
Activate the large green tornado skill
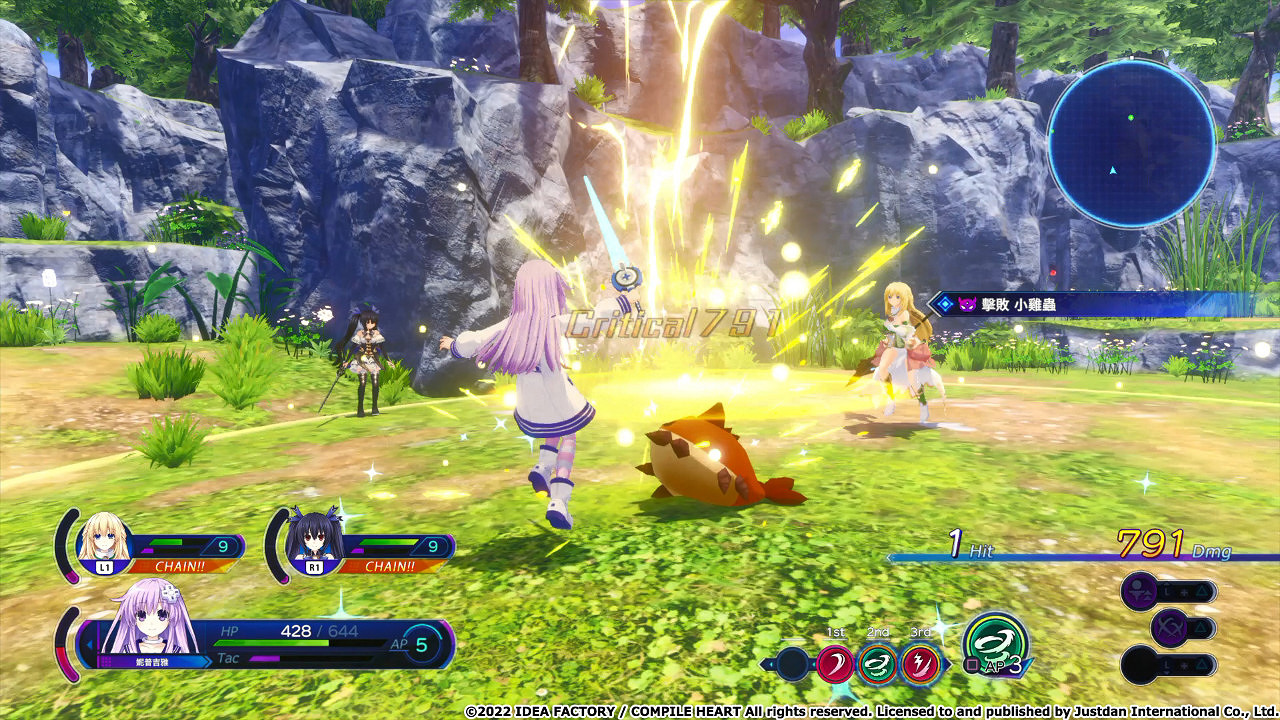[995, 642]
